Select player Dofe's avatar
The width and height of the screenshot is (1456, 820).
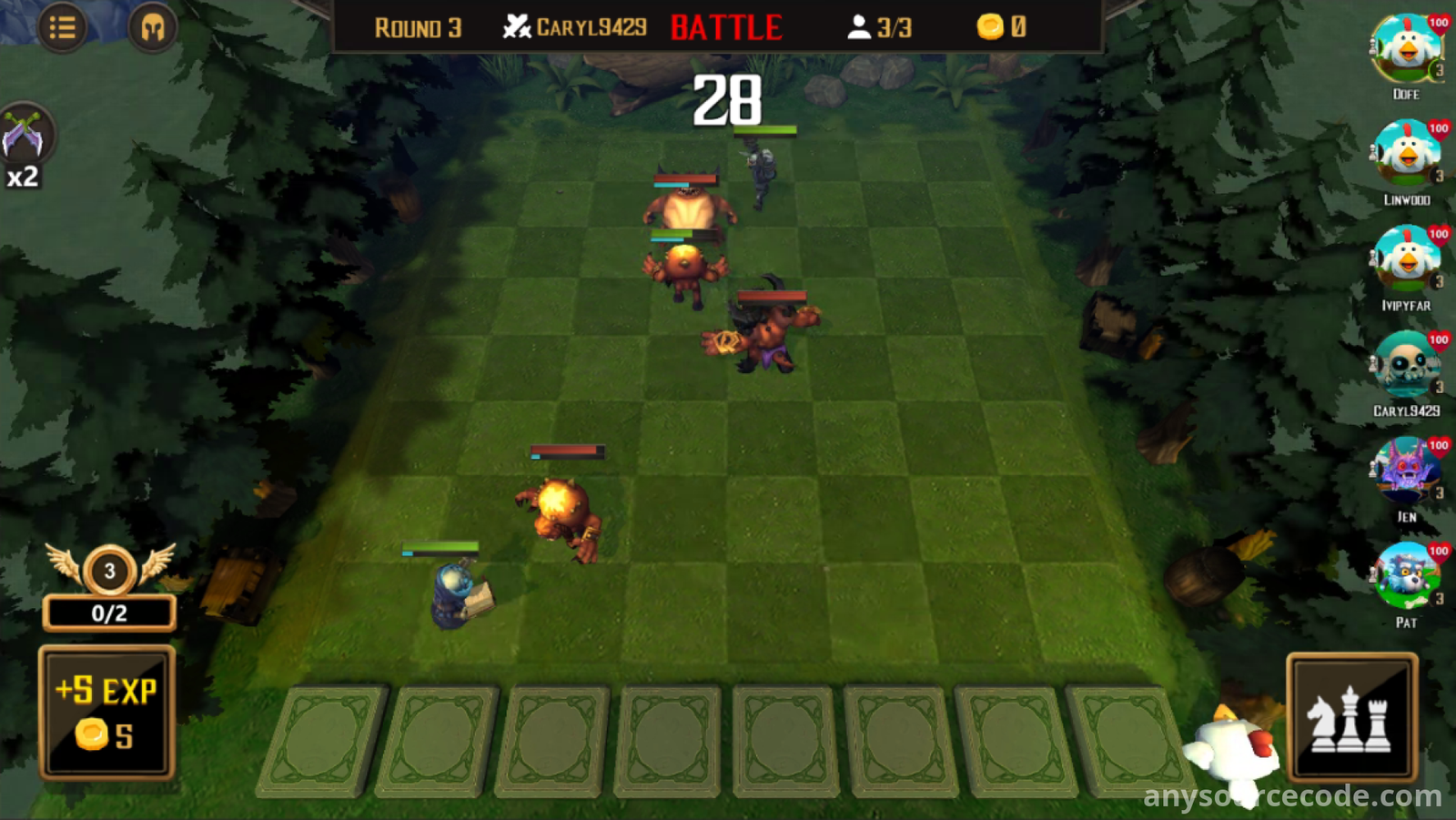click(1407, 49)
